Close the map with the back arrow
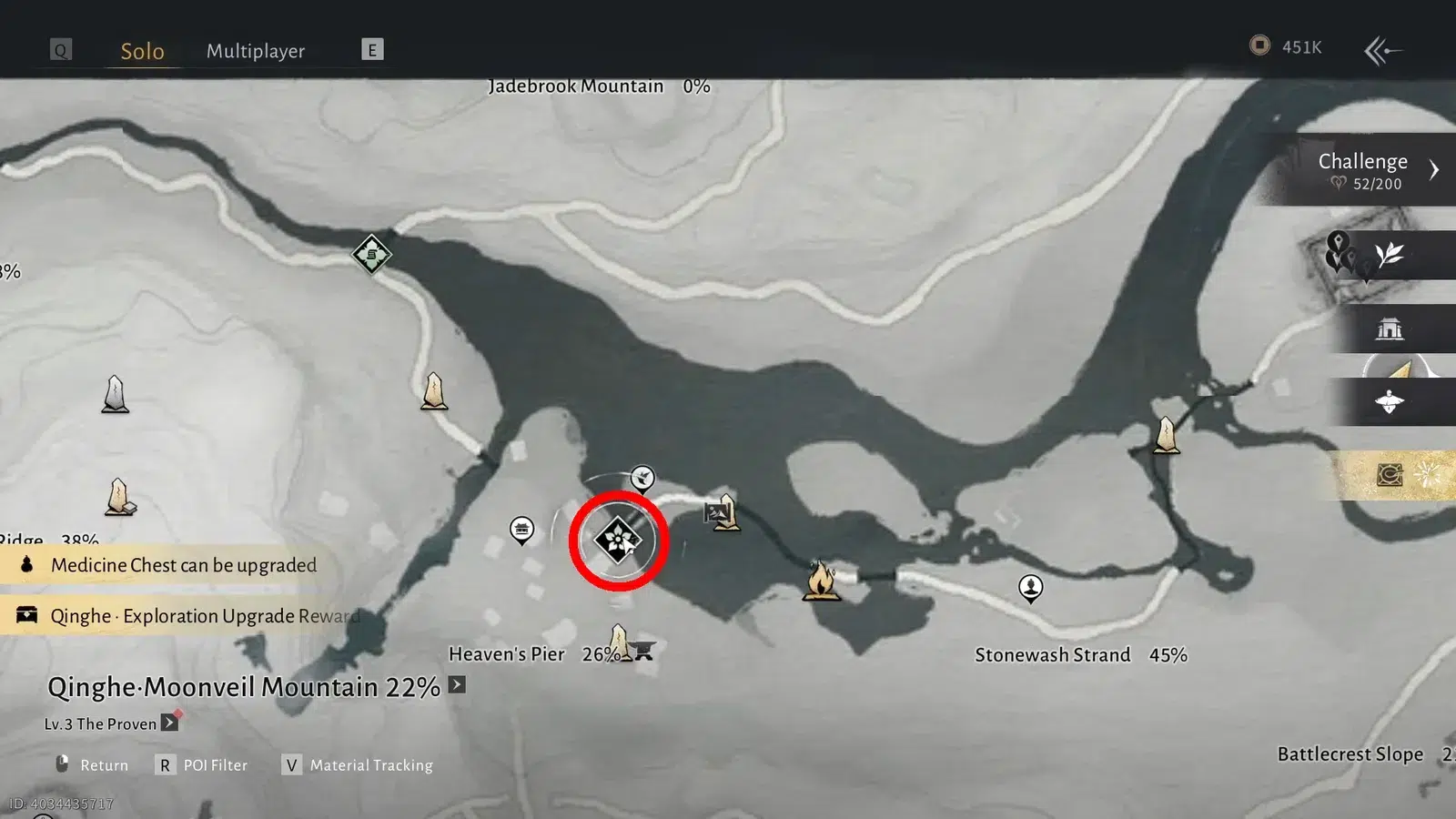The width and height of the screenshot is (1456, 819). 1382,50
